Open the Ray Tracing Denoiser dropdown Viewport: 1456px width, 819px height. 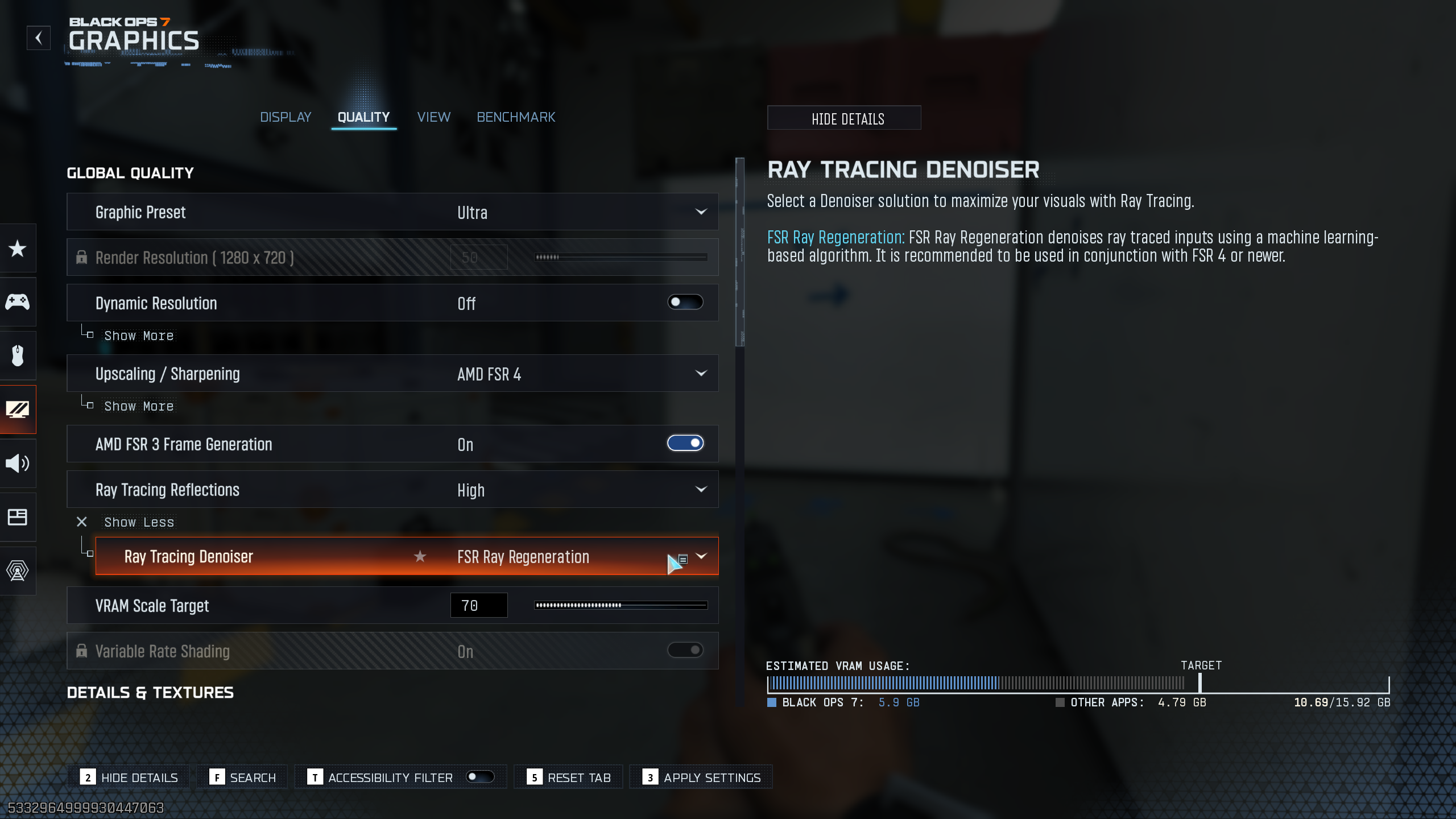tap(702, 556)
